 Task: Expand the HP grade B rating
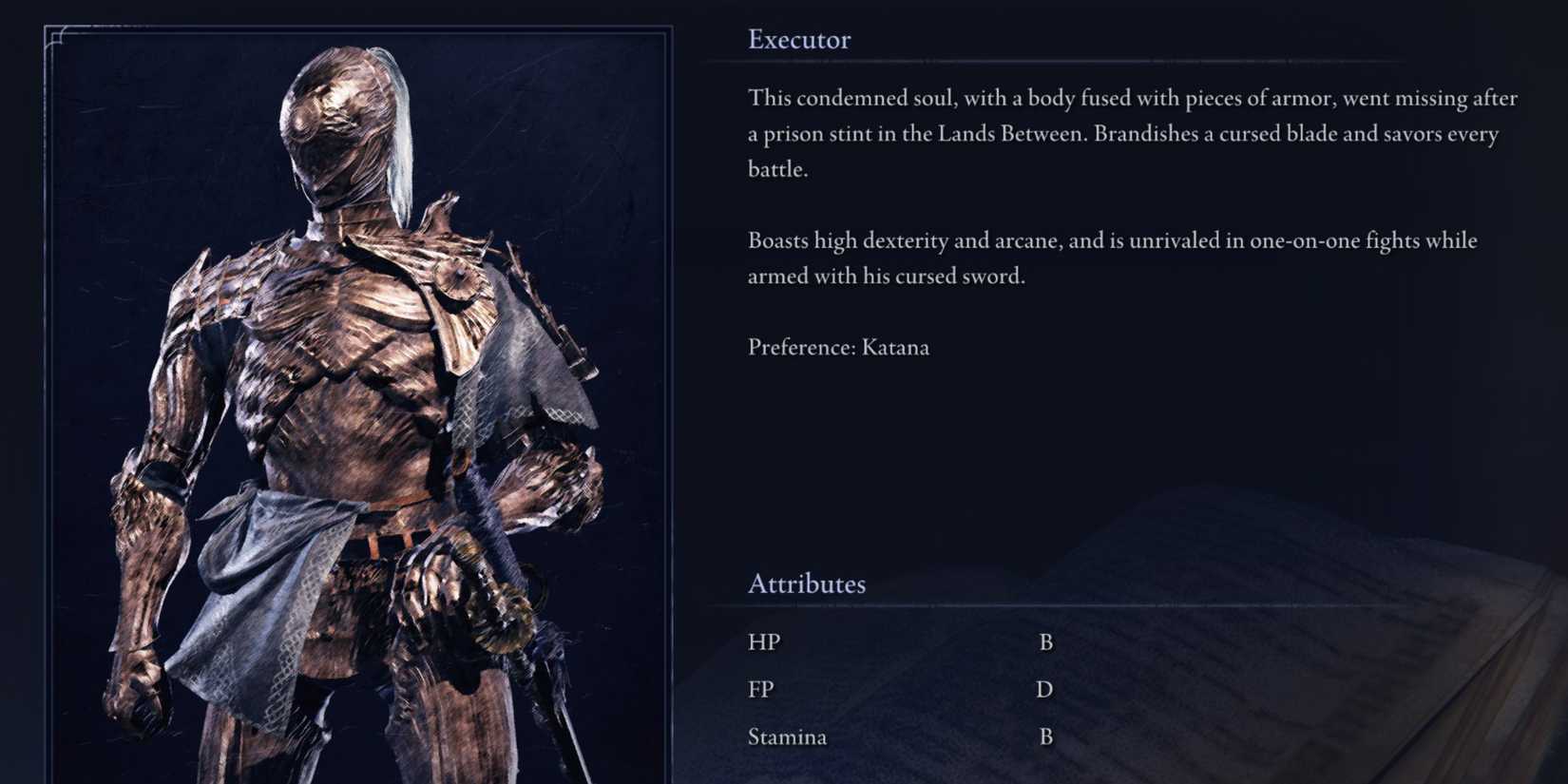1047,641
